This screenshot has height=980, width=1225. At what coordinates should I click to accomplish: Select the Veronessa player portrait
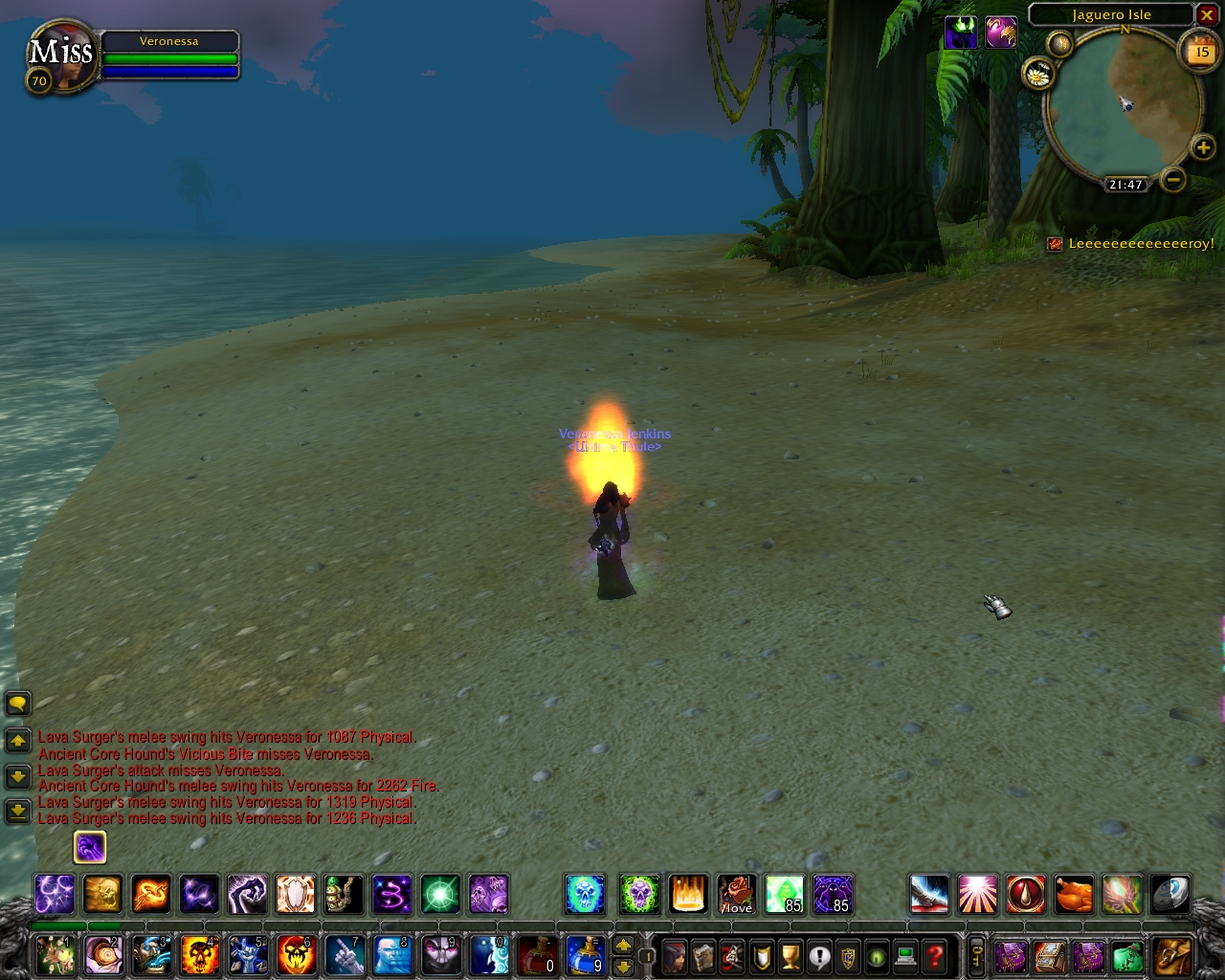[x=61, y=59]
